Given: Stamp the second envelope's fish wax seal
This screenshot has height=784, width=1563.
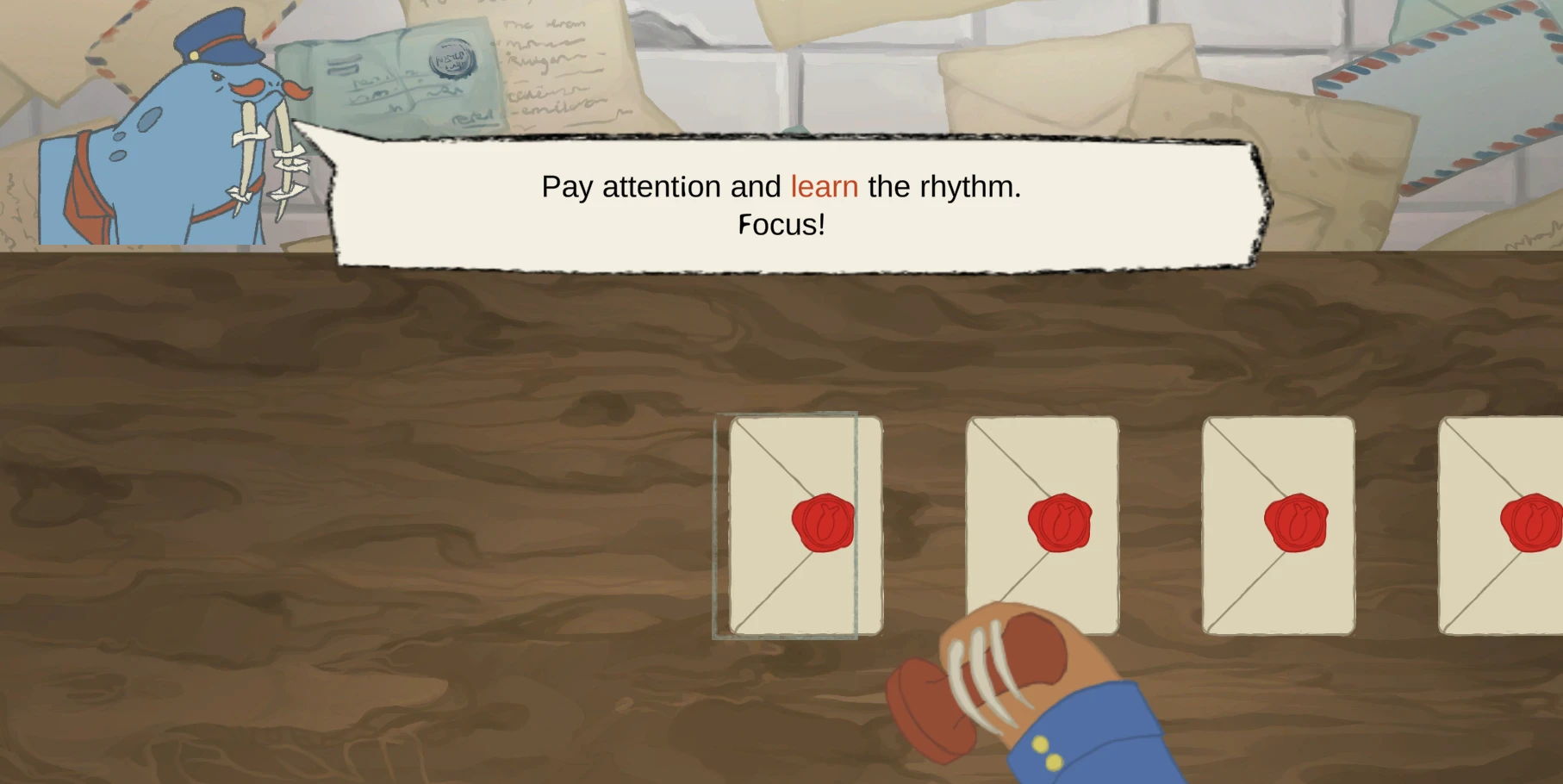Looking at the screenshot, I should [1058, 520].
